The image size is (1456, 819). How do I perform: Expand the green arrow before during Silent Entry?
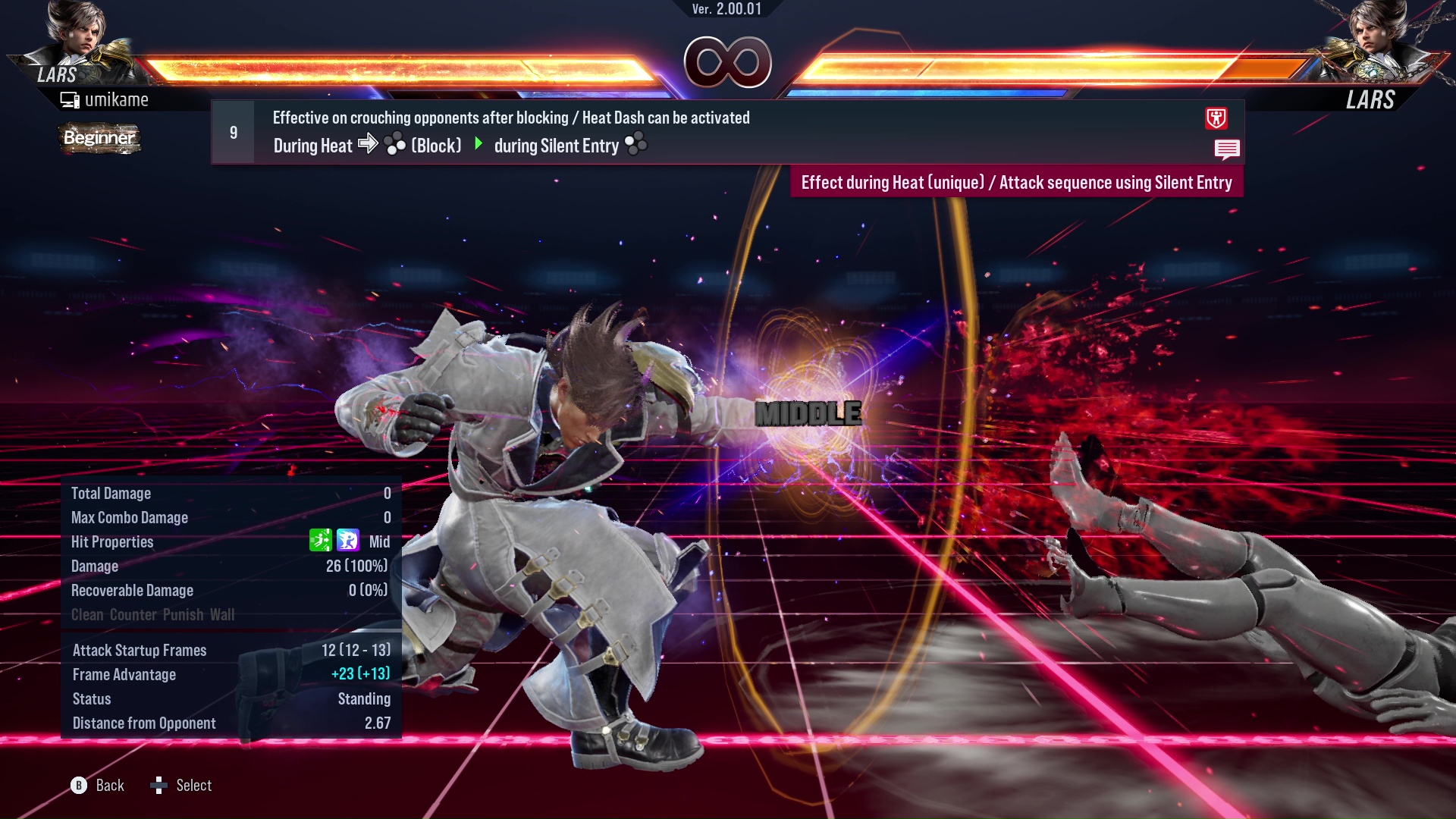tap(479, 144)
